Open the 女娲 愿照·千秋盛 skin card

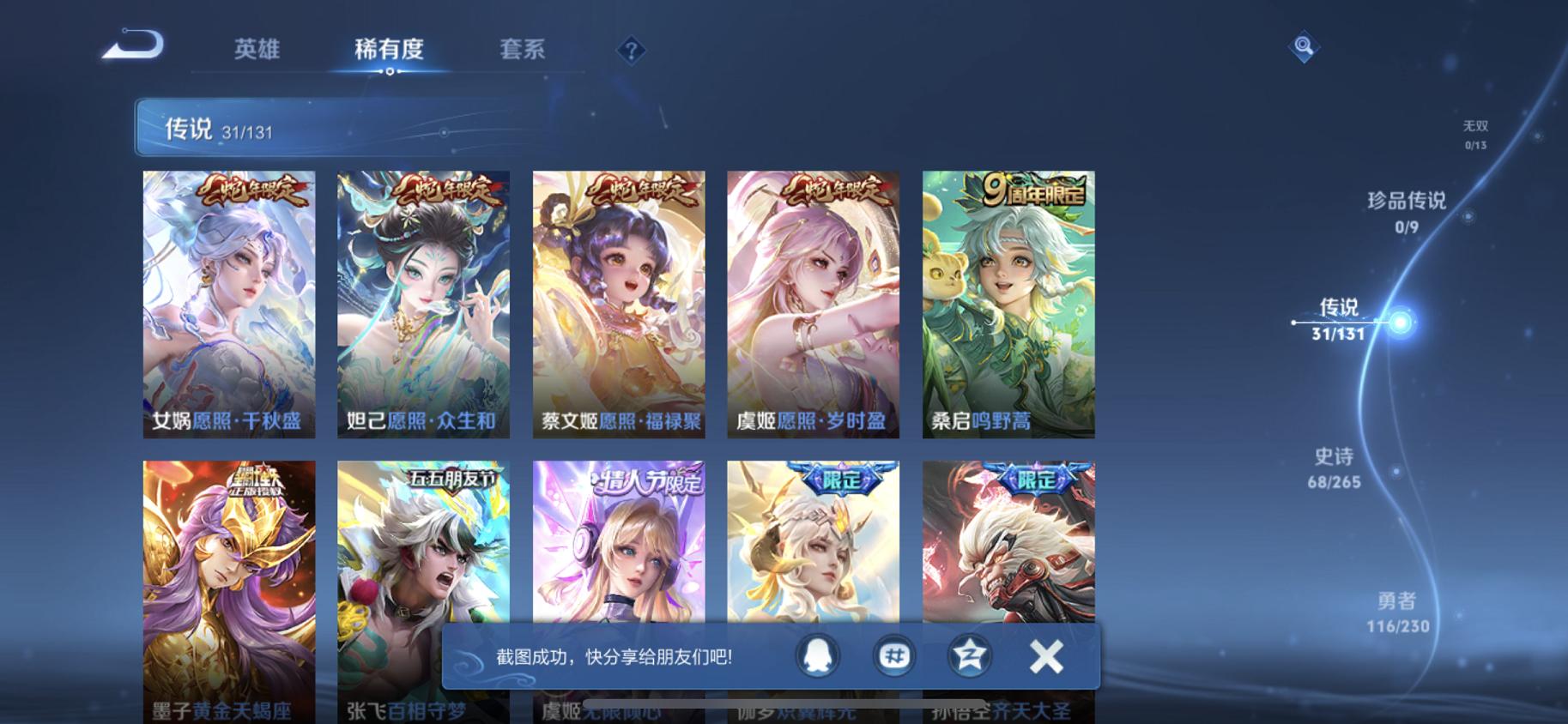coord(229,305)
